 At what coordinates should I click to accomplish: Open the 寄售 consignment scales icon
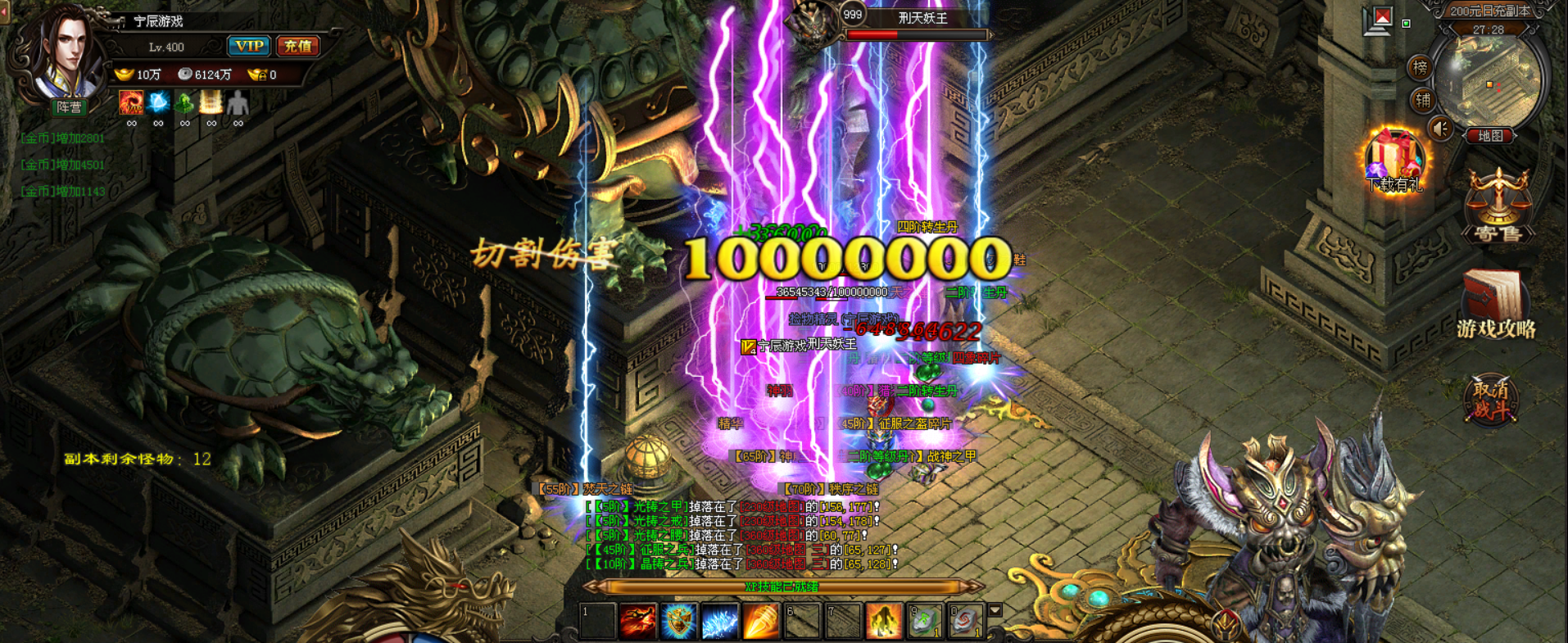click(1498, 205)
